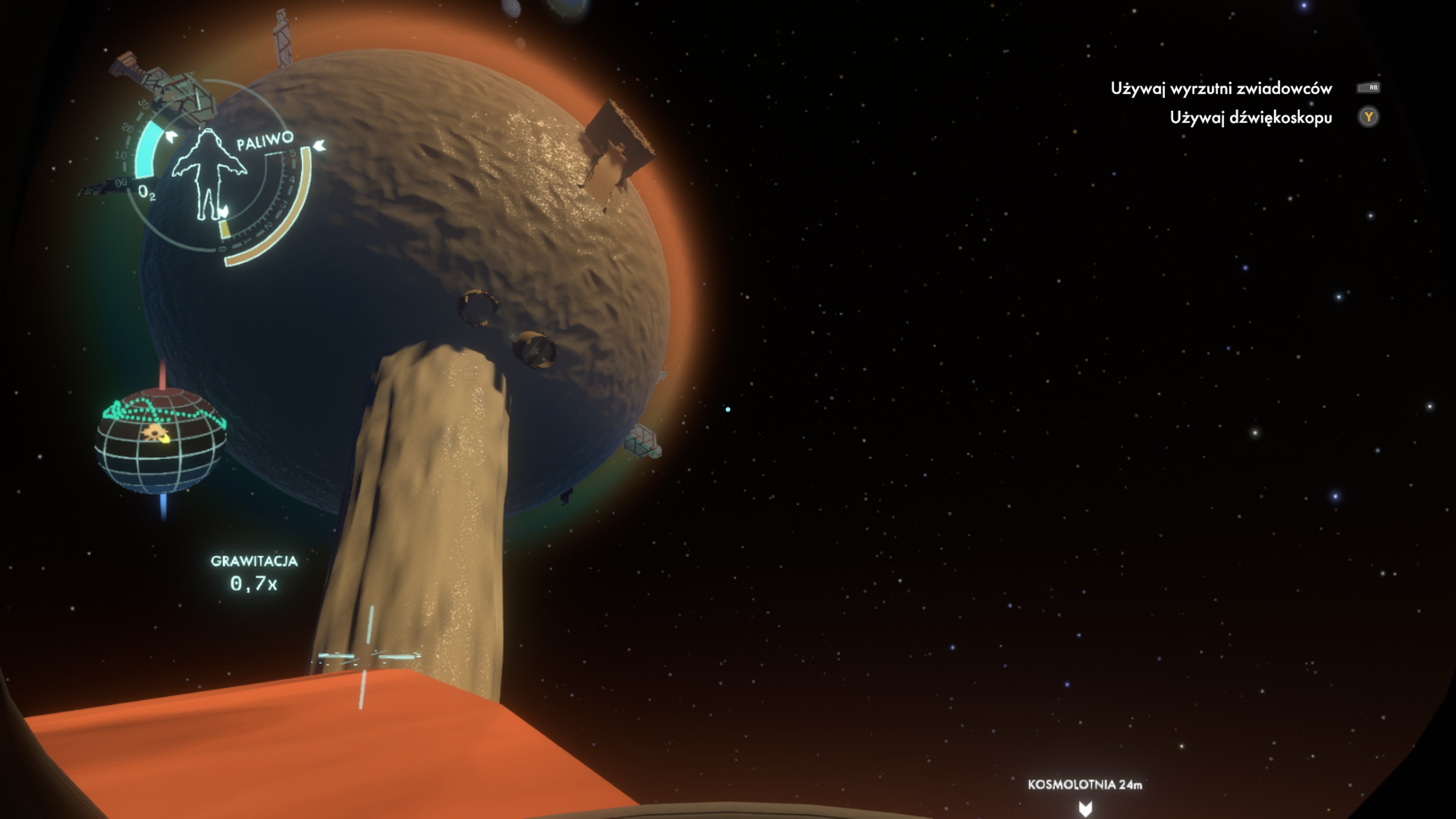Click the spherical wireframe minimap globe

[160, 441]
